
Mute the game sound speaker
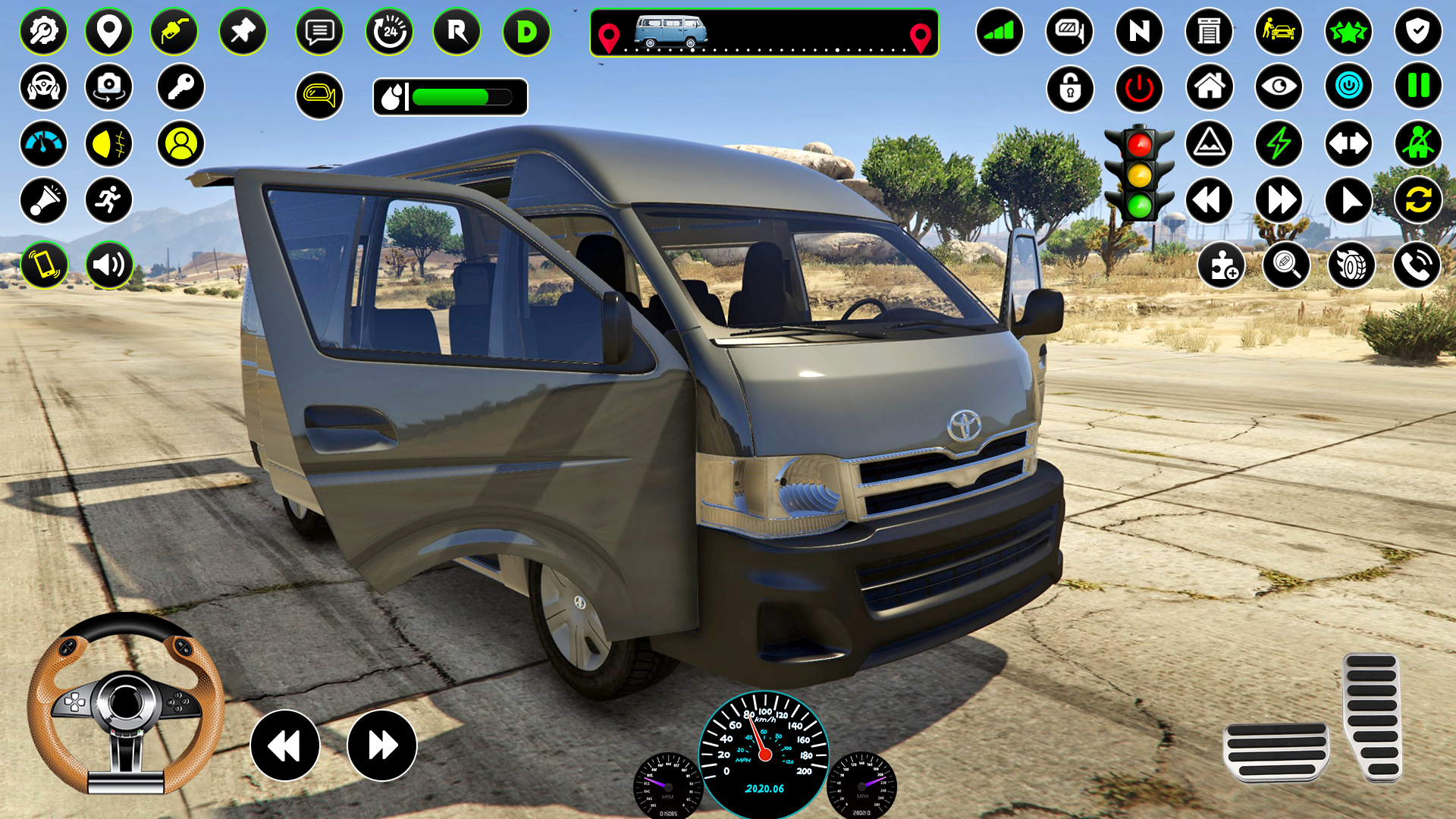[109, 265]
